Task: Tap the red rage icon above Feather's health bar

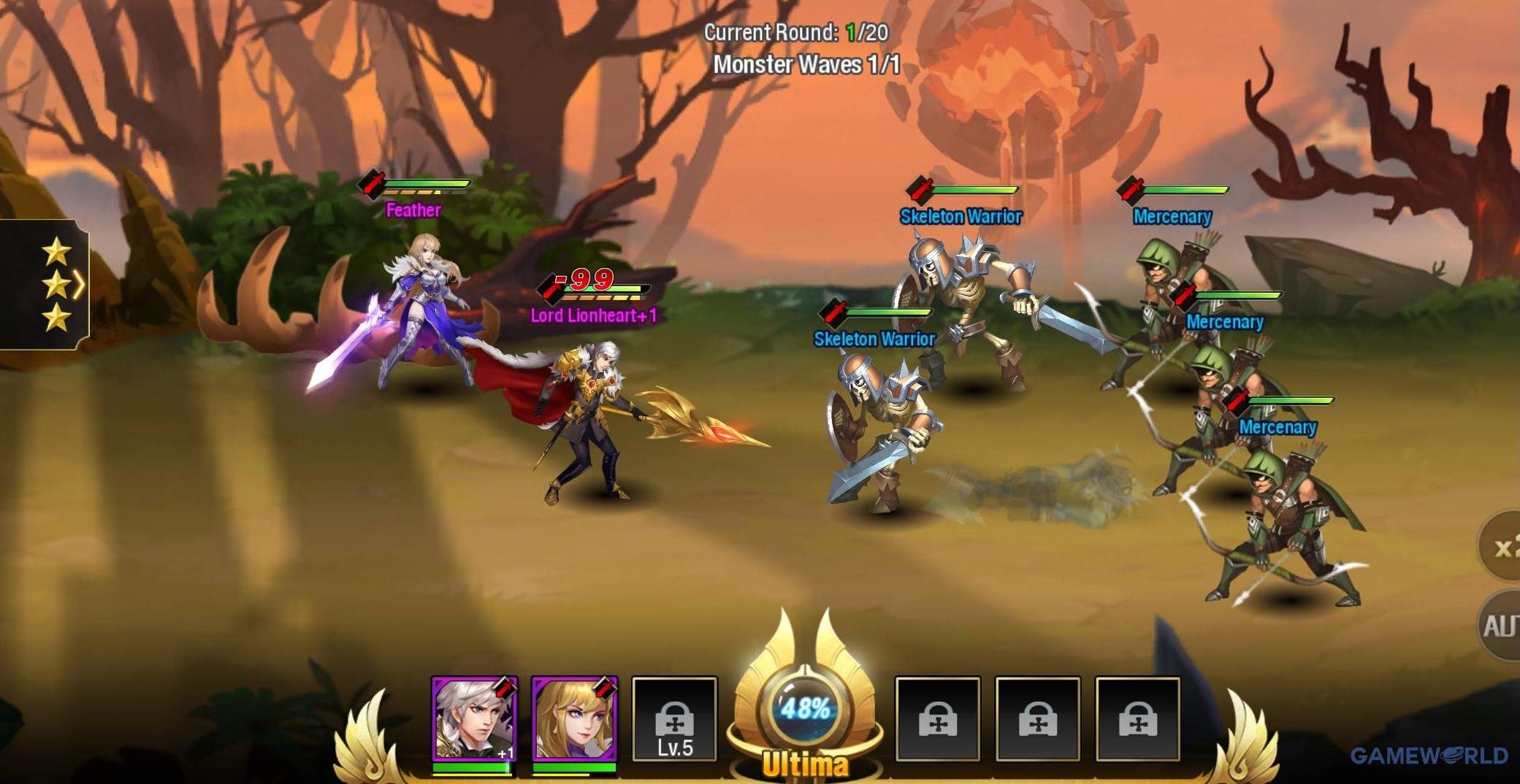Action: (x=373, y=184)
